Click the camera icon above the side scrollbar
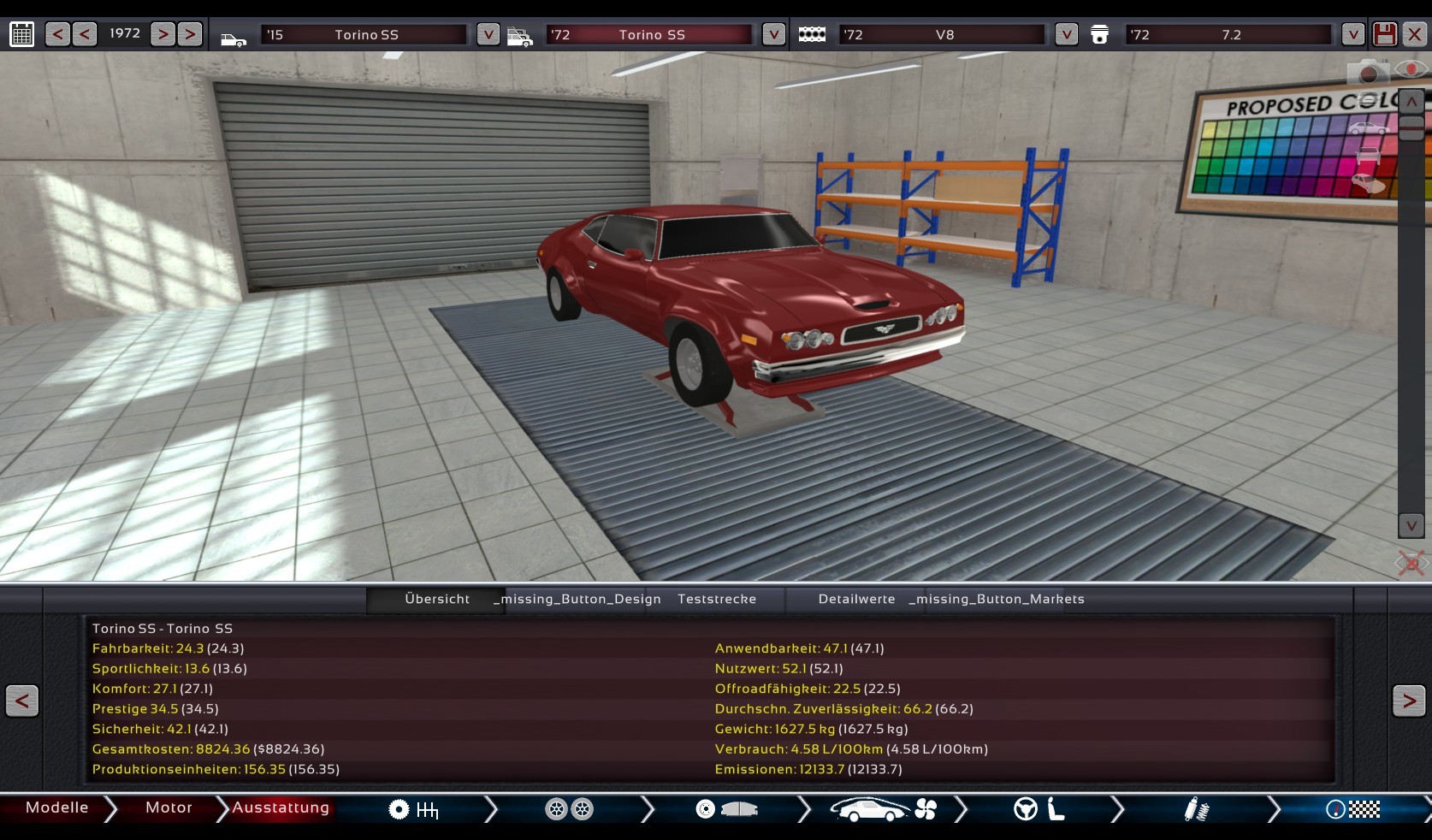Viewport: 1432px width, 840px height. tap(1367, 73)
